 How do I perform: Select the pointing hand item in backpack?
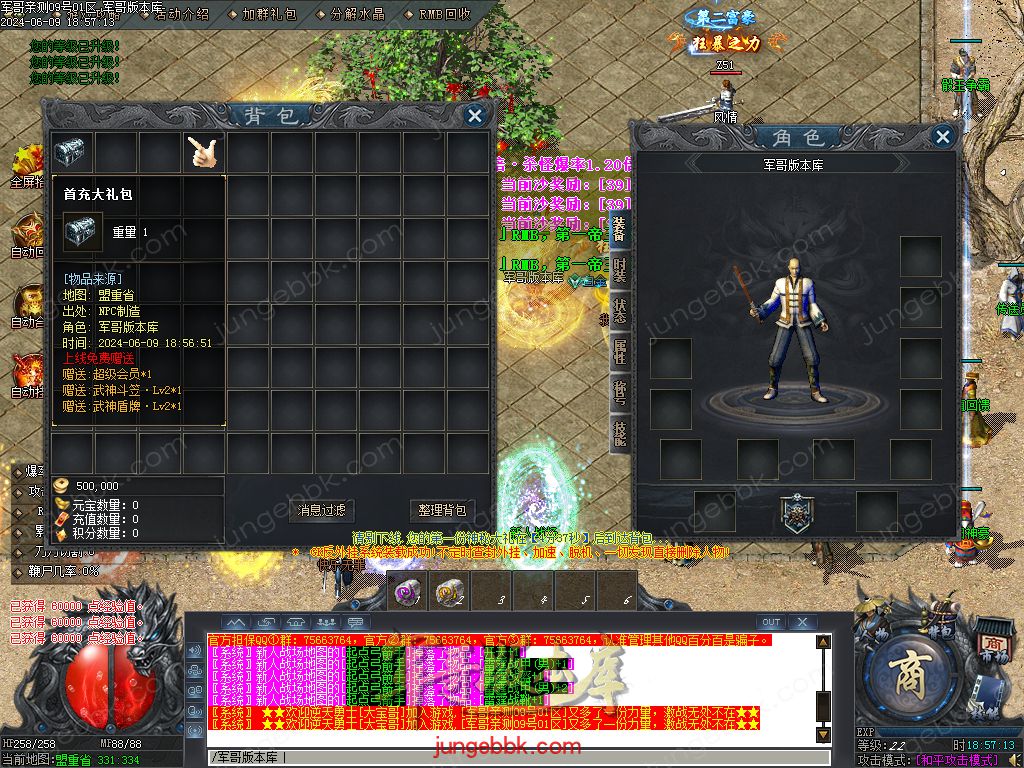pyautogui.click(x=203, y=152)
